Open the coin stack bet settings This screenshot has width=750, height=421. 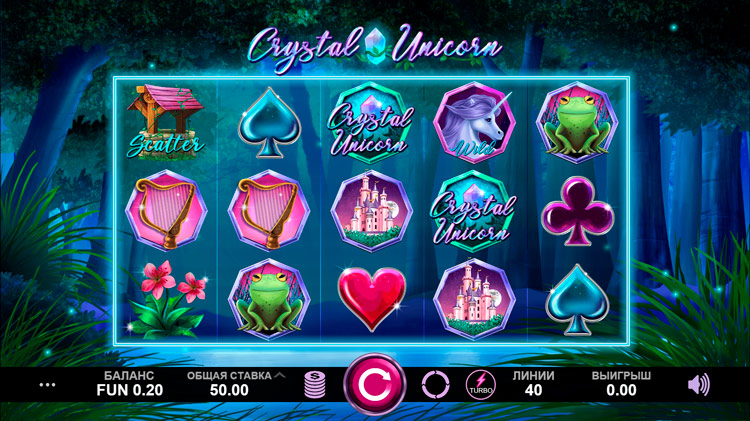tap(315, 385)
